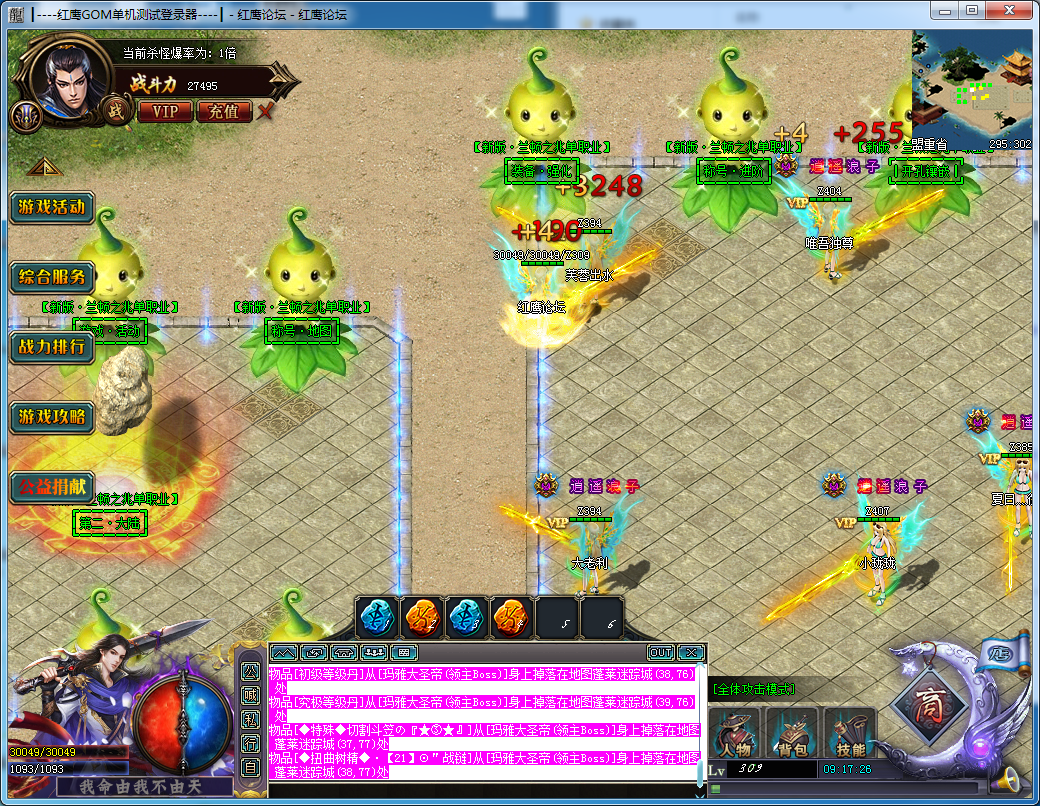Image resolution: width=1040 pixels, height=806 pixels.
Task: Open the VIP panel
Action: coord(165,111)
